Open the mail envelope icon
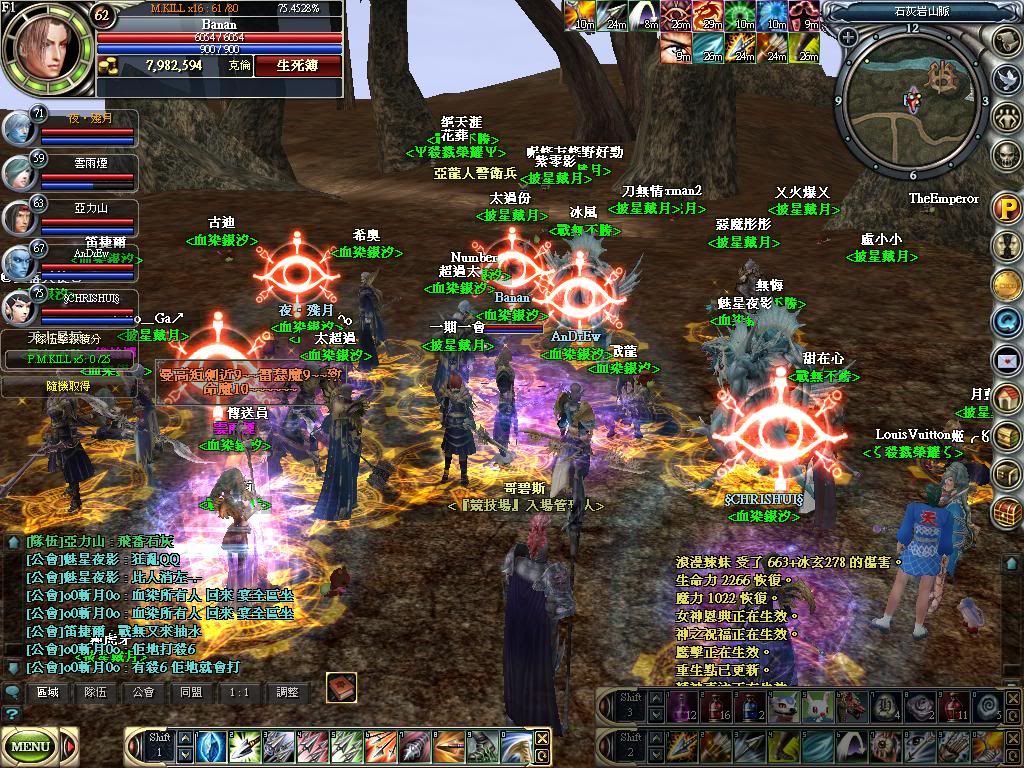Screen dimensions: 1024x768 point(1006,358)
